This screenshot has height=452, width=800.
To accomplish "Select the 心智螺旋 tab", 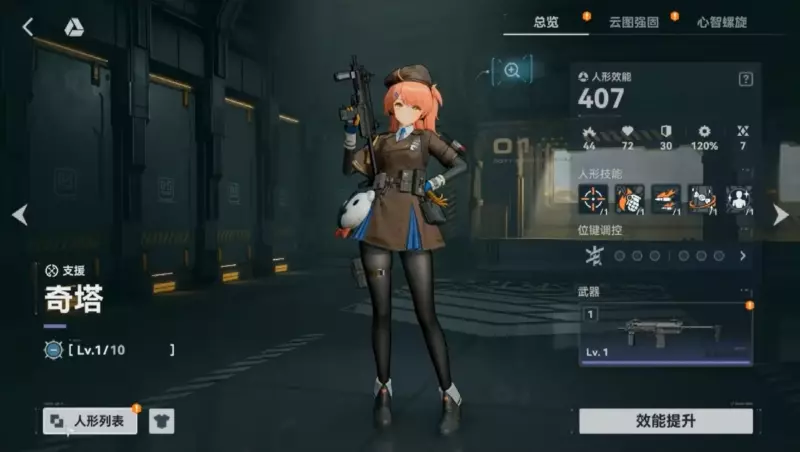I will (x=720, y=21).
